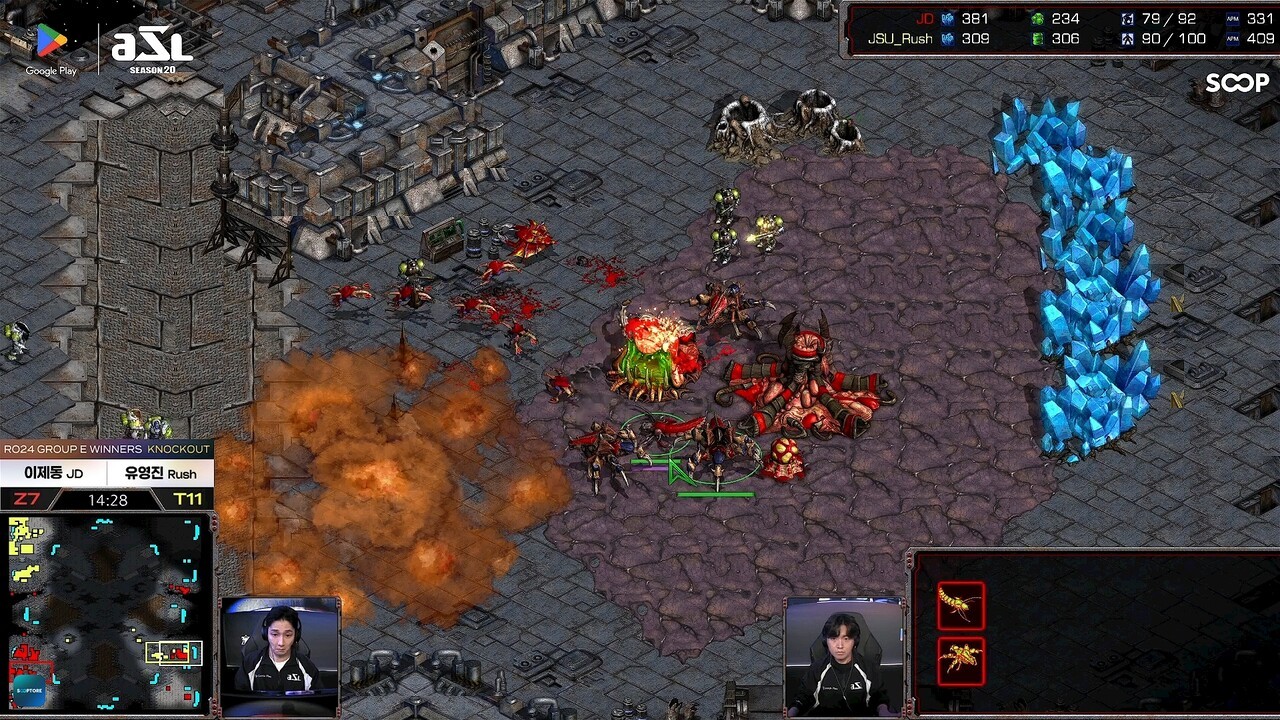Select the Lurker wireframe in the selection panel

[x=960, y=660]
